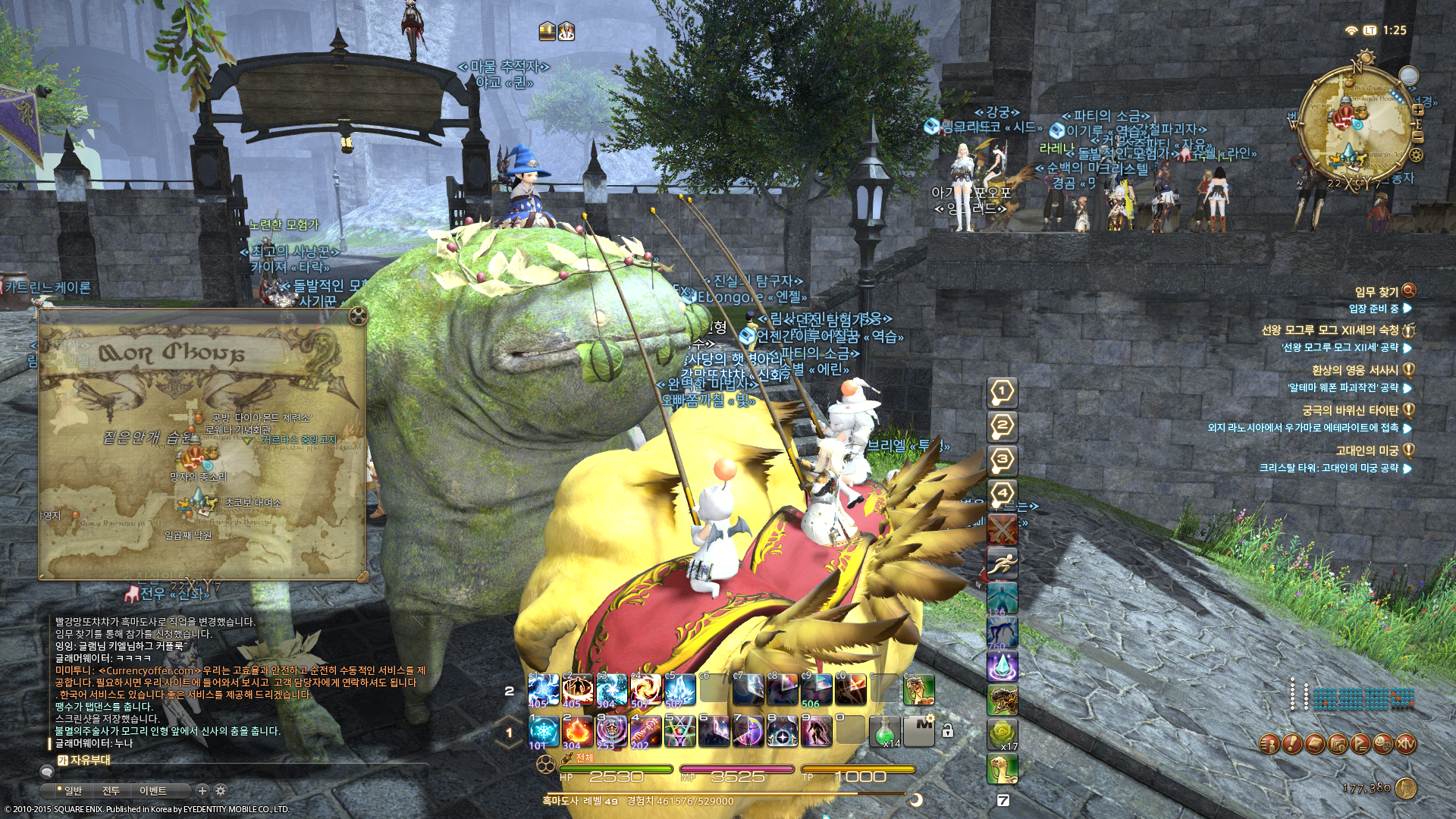Viewport: 1456px width, 819px height.
Task: Click the Thunder lightning ability icon
Action: (x=544, y=690)
